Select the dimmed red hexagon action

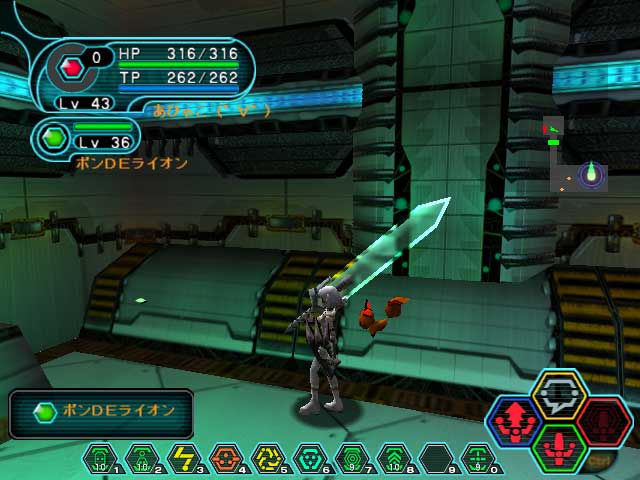[x=603, y=423]
